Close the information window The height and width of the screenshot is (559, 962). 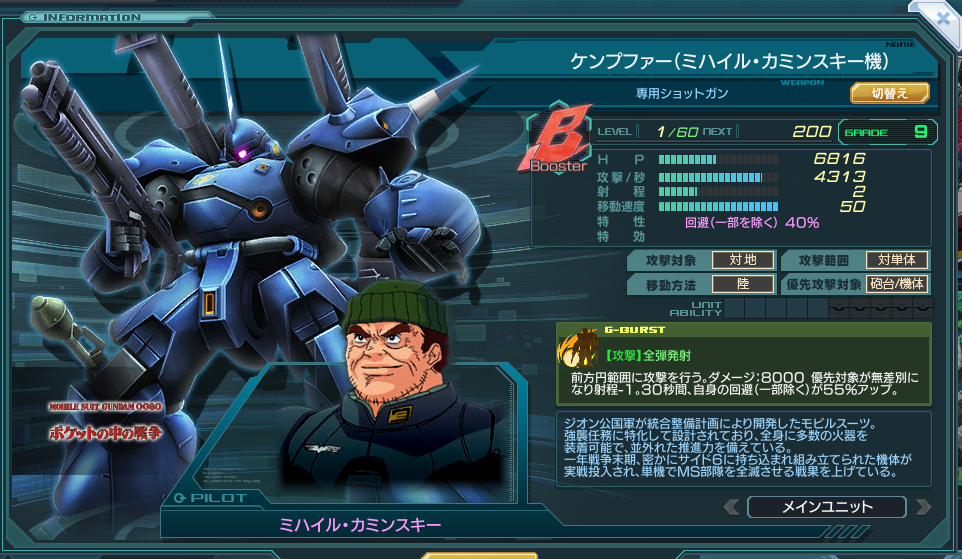tap(943, 17)
